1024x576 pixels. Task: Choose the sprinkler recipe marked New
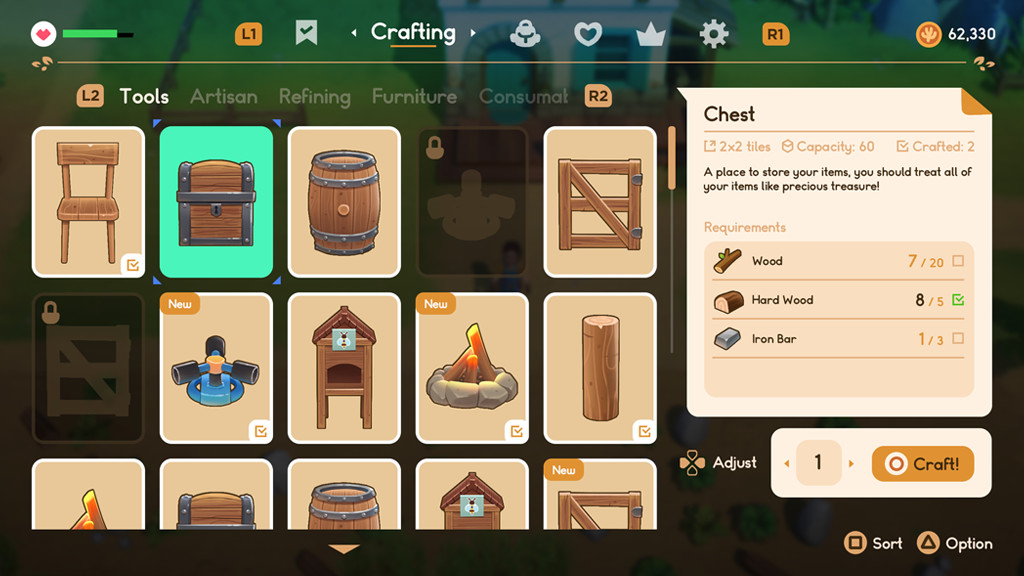coord(216,368)
